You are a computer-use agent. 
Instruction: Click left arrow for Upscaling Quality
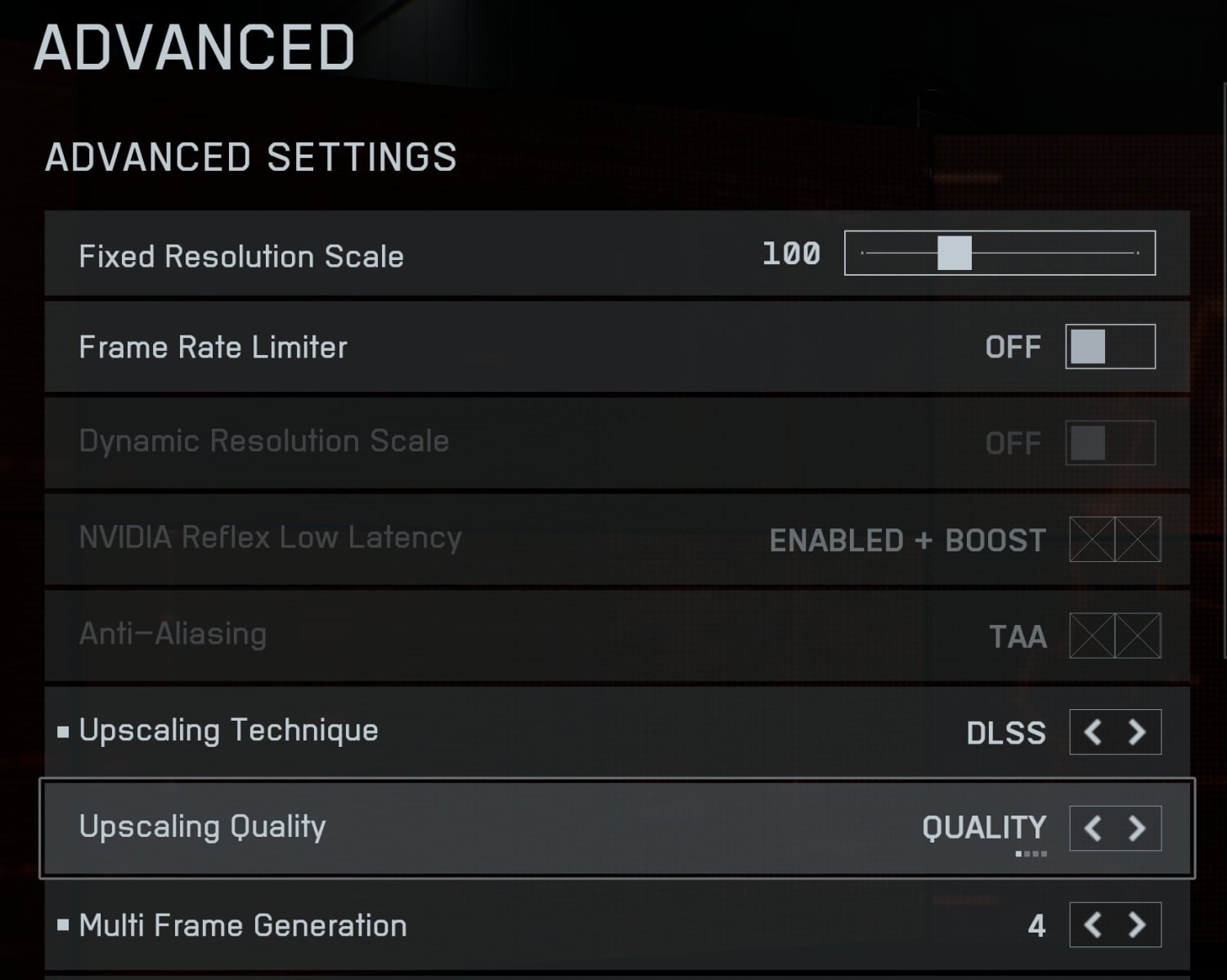click(x=1093, y=828)
